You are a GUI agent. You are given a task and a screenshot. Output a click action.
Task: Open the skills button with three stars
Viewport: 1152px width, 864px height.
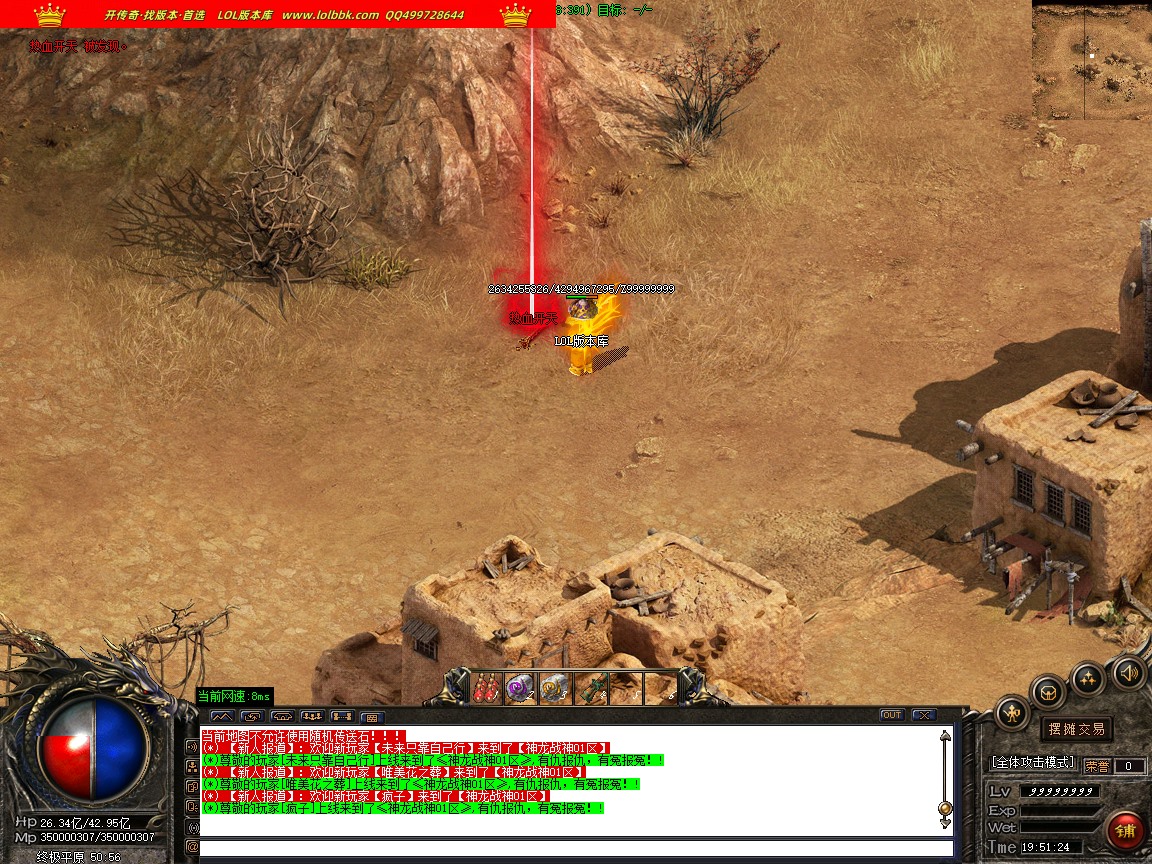pos(1088,679)
